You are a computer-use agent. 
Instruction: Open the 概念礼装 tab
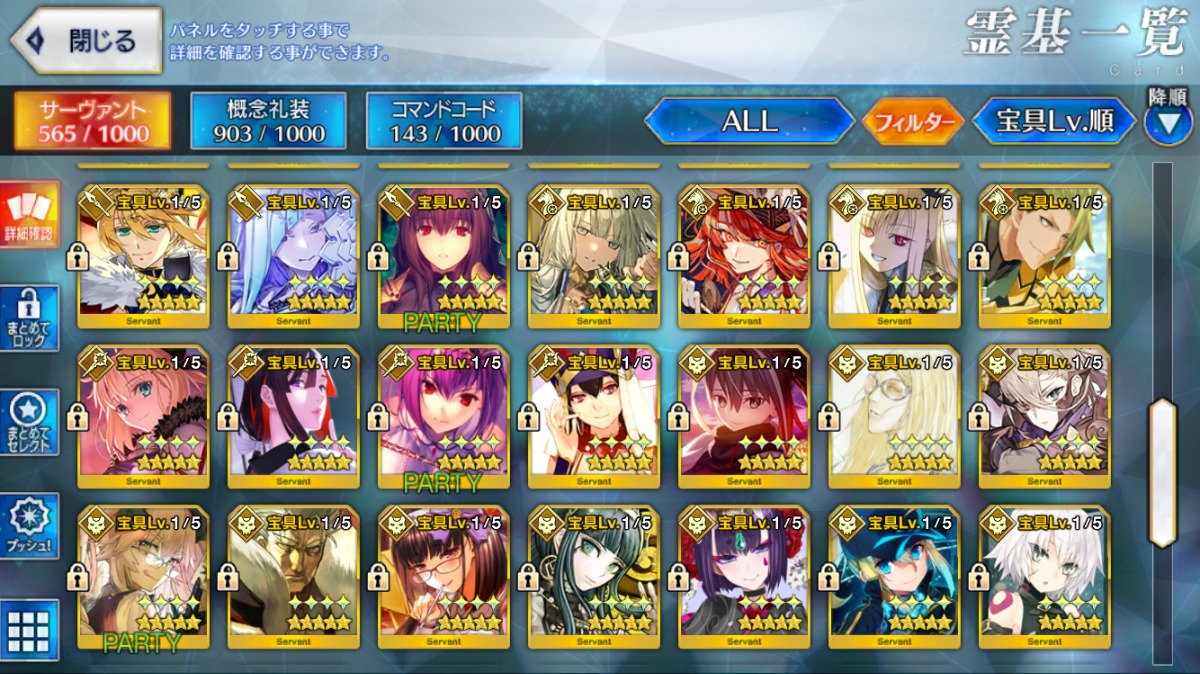pos(269,122)
